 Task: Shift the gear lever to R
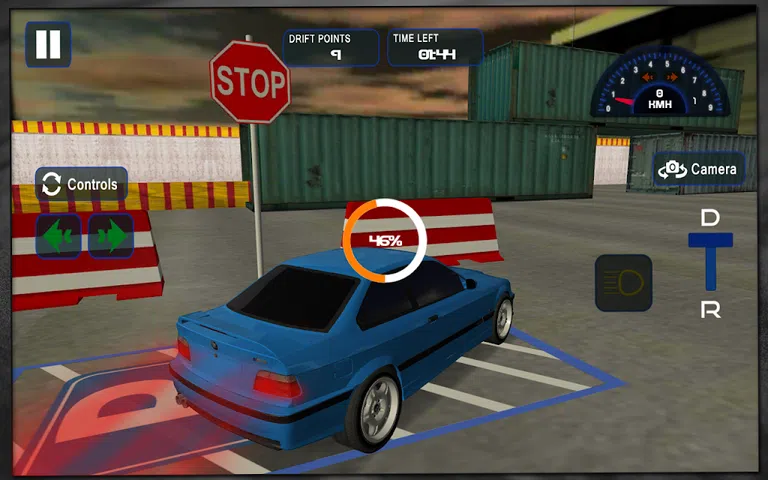(710, 309)
